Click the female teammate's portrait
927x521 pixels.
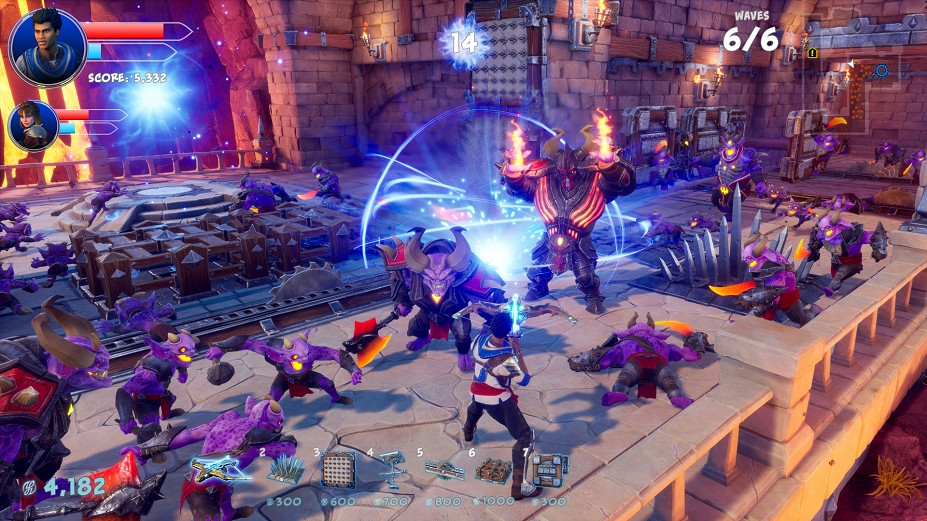(32, 125)
